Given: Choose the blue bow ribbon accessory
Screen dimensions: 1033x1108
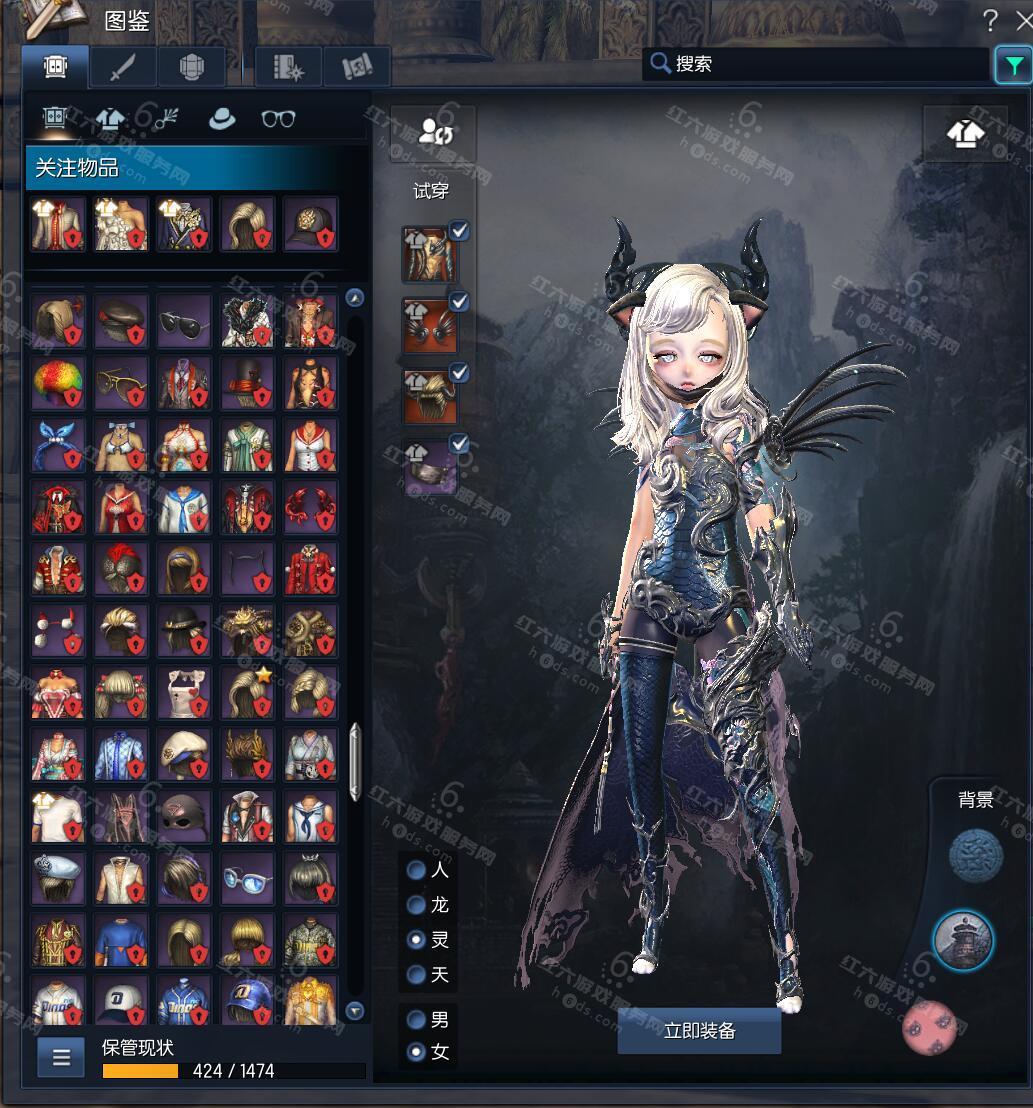Looking at the screenshot, I should point(58,445).
